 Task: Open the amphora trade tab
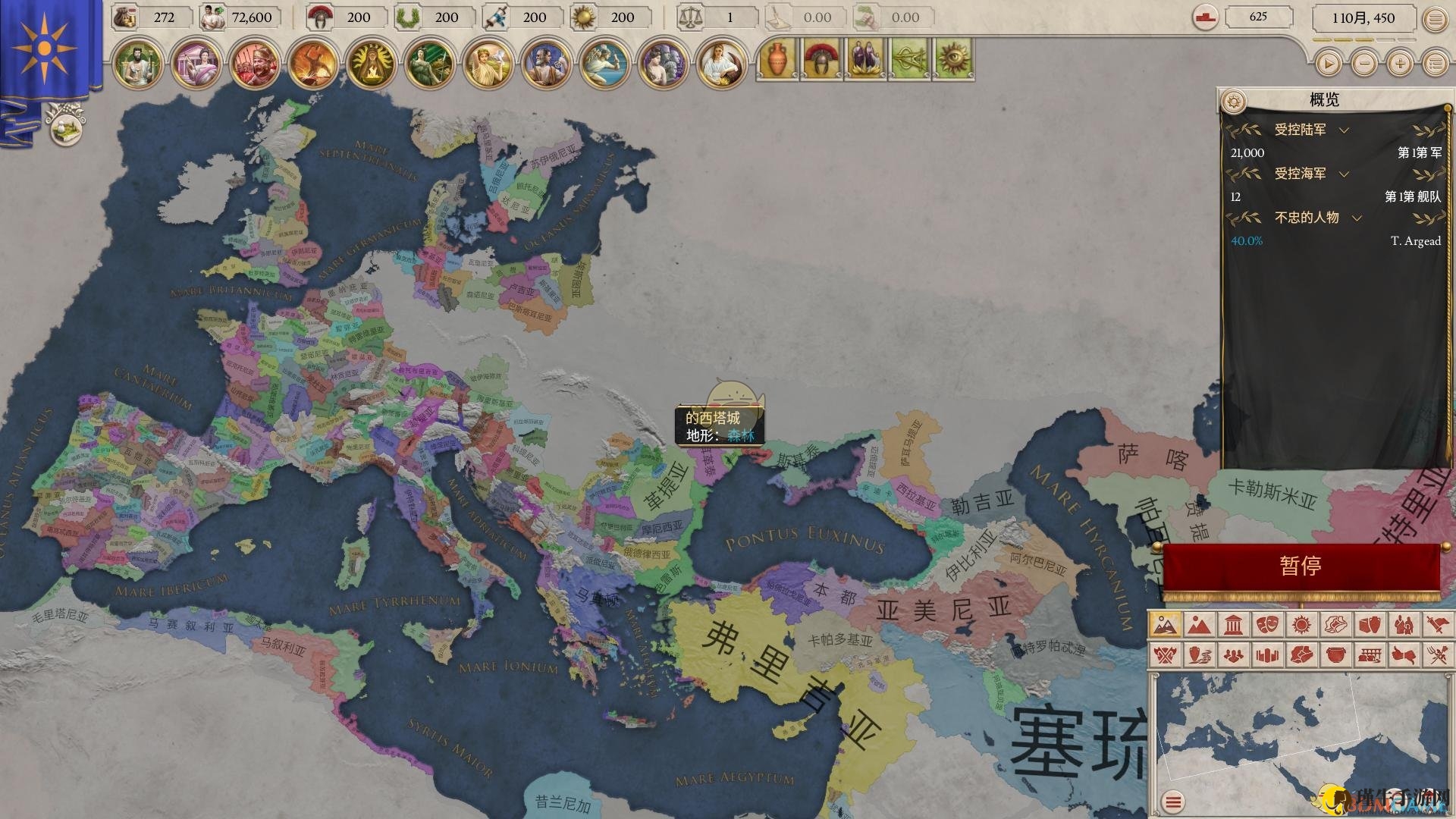pos(776,60)
